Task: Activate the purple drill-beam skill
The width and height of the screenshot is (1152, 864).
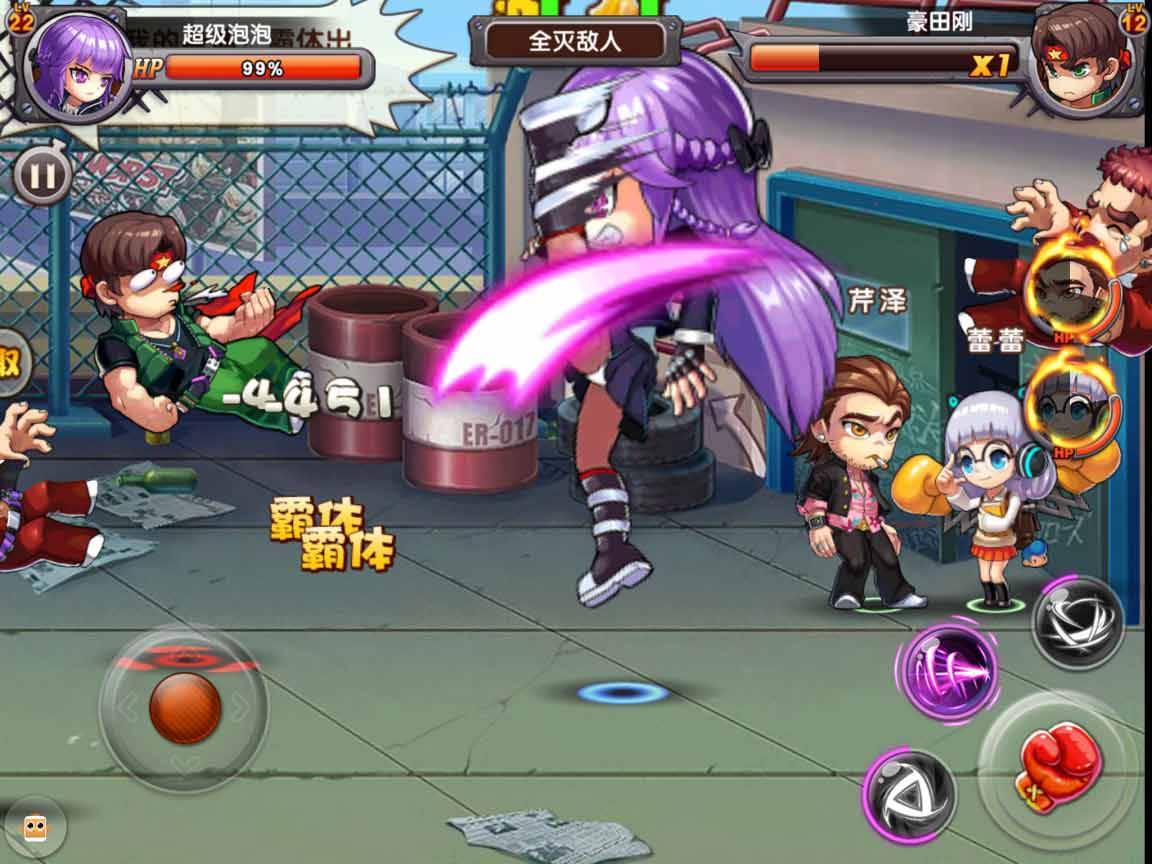Action: [x=948, y=669]
